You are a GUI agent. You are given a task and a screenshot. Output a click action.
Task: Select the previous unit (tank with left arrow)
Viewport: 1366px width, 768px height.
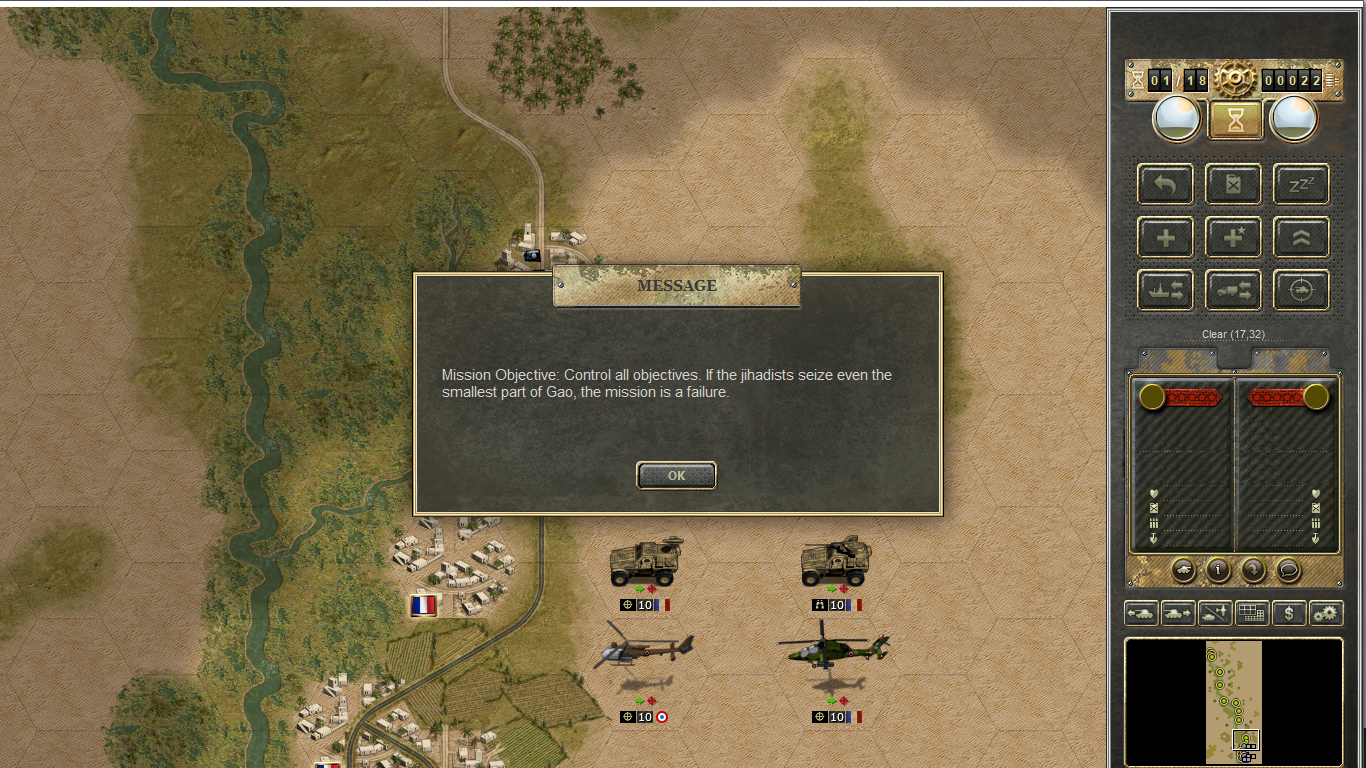[1141, 613]
